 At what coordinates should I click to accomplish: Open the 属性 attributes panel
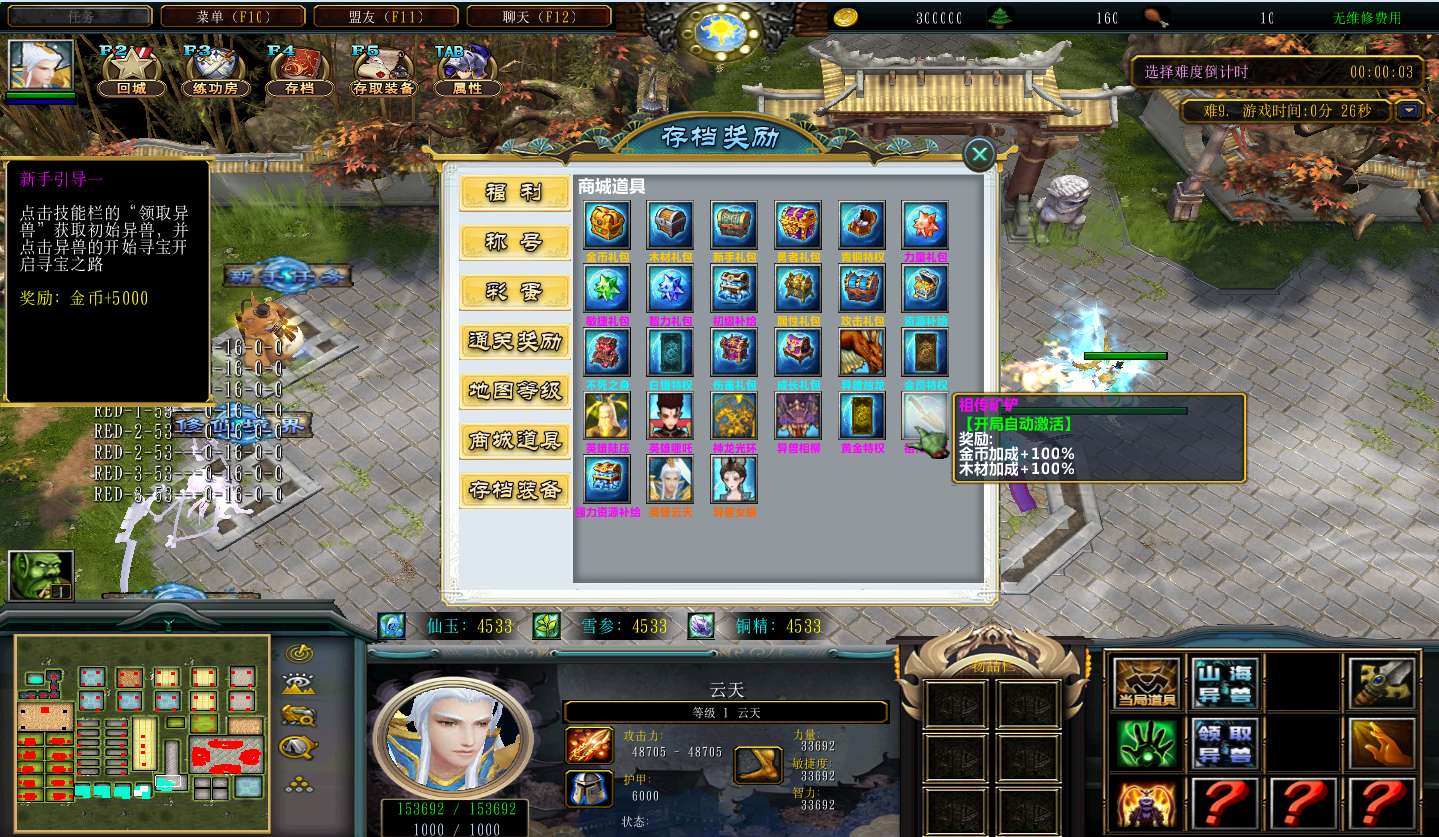(x=467, y=68)
